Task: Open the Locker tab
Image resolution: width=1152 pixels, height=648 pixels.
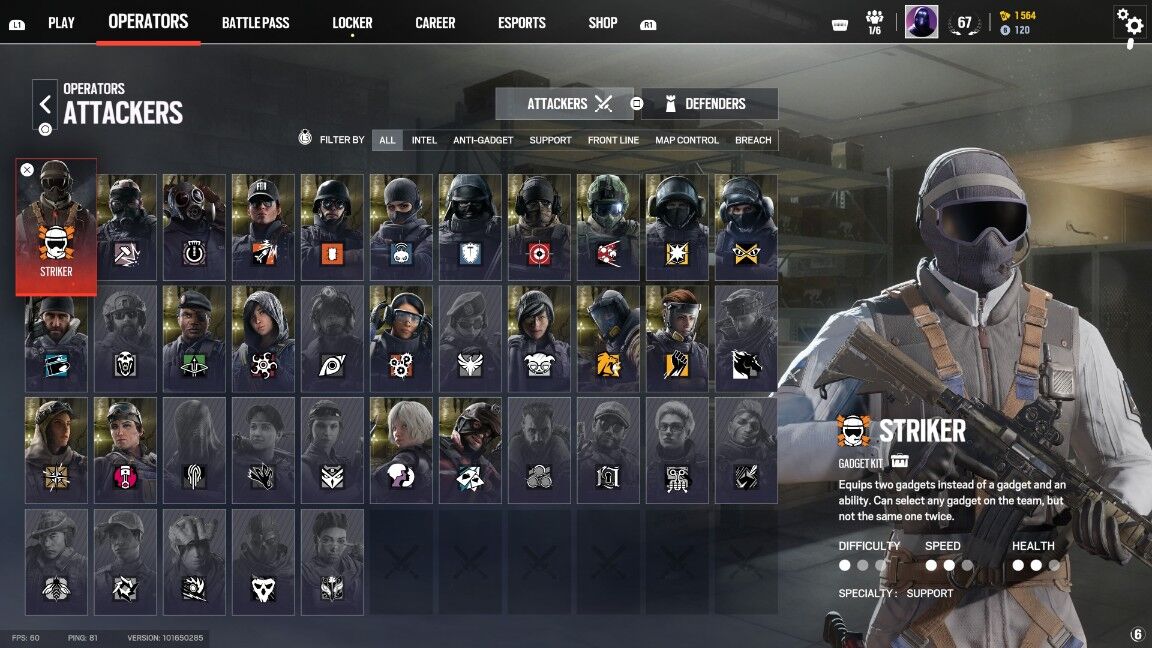Action: pos(352,22)
